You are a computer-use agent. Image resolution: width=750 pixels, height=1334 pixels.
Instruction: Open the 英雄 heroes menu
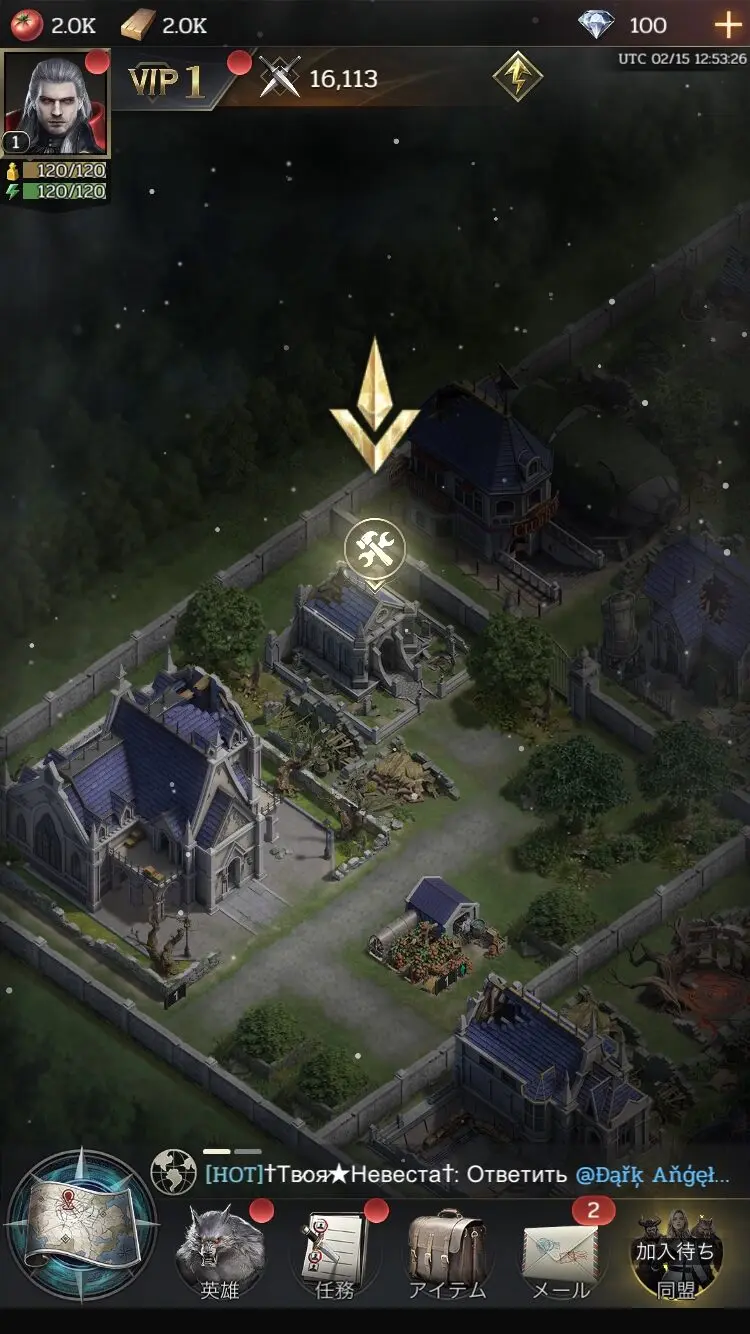(x=220, y=1250)
